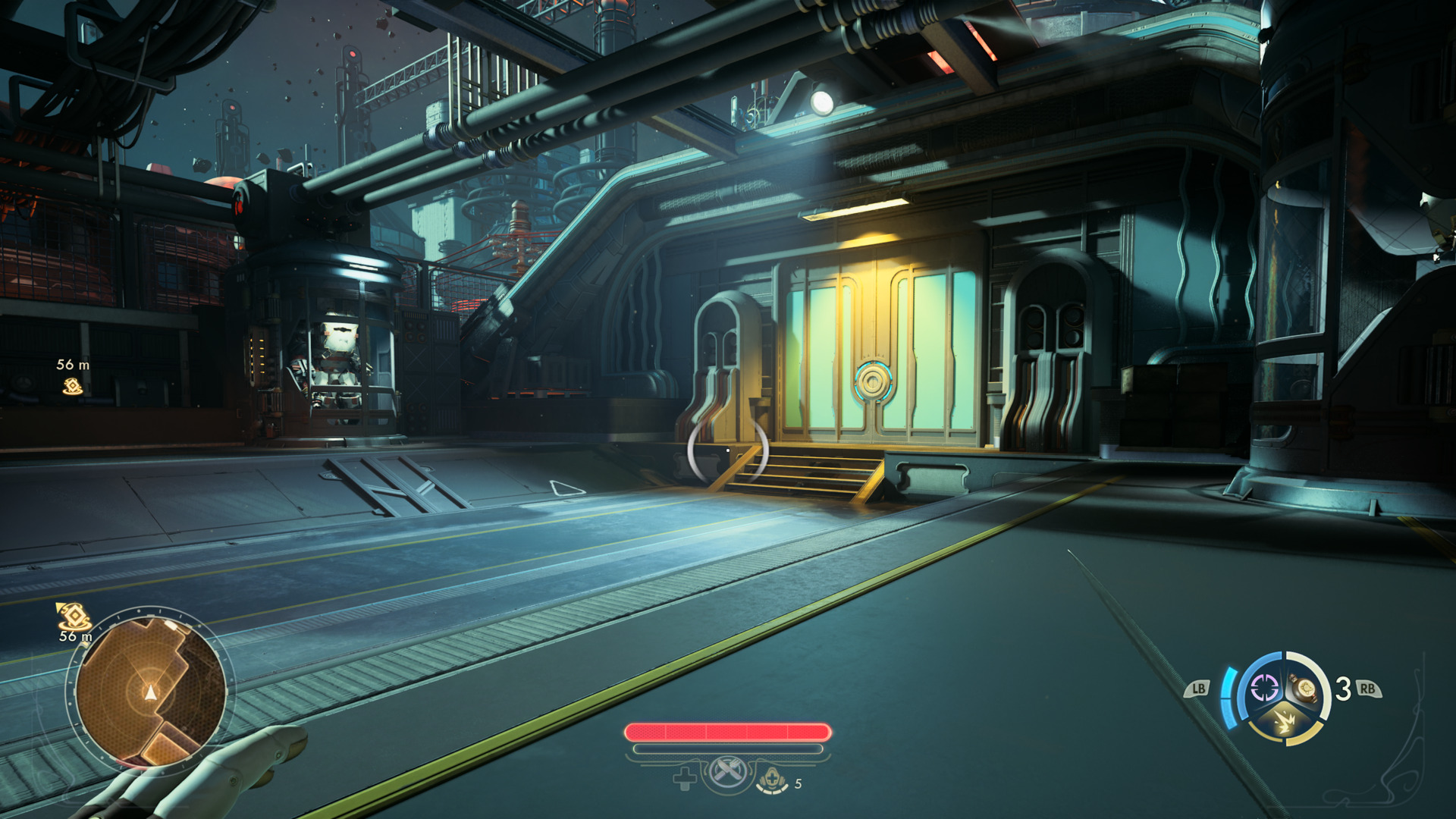Select the round flask grenade slot
This screenshot has width=1456, height=819.
click(1305, 689)
